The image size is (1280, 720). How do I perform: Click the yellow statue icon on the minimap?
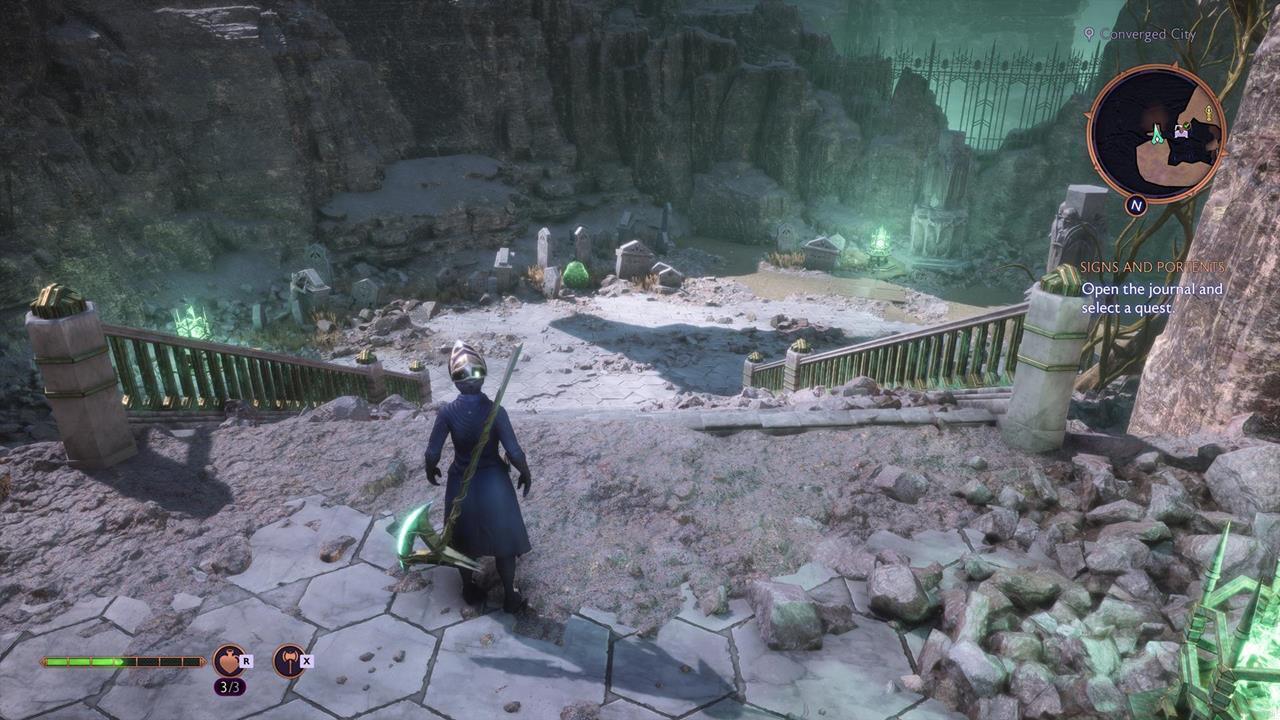coord(1209,111)
